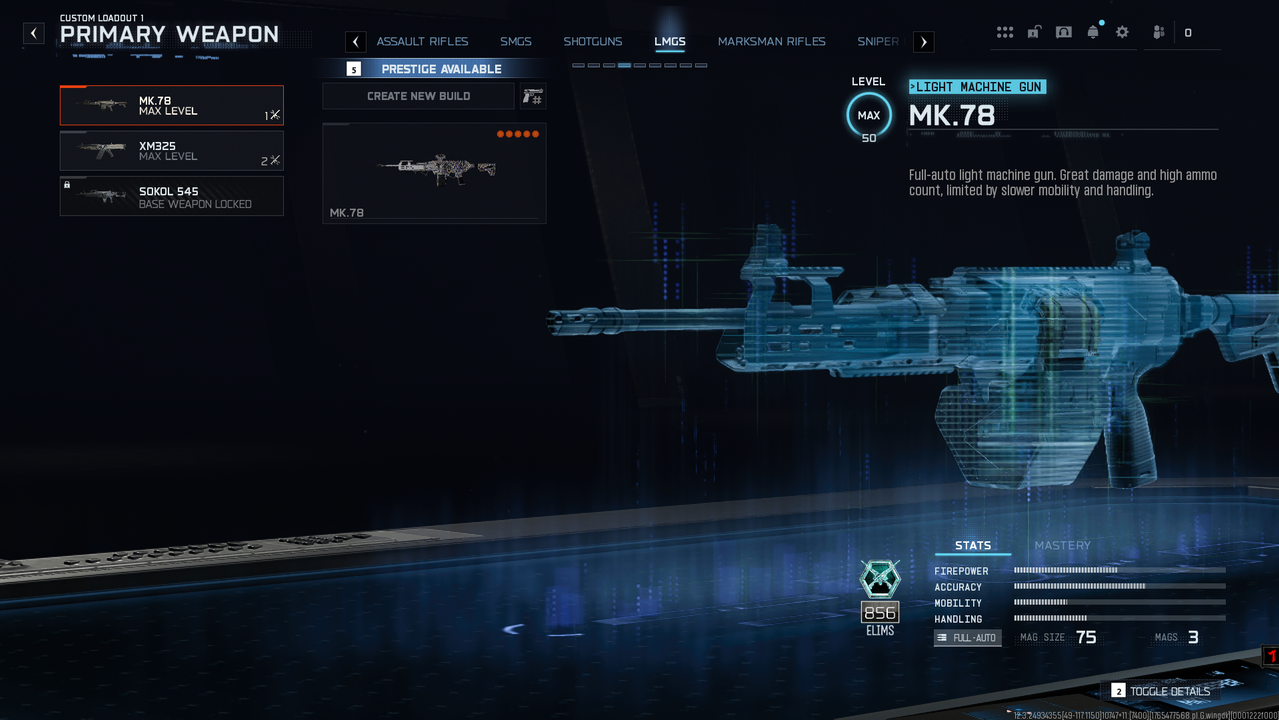Image resolution: width=1279 pixels, height=720 pixels.
Task: Switch to the Mastery tab
Action: 1062,545
